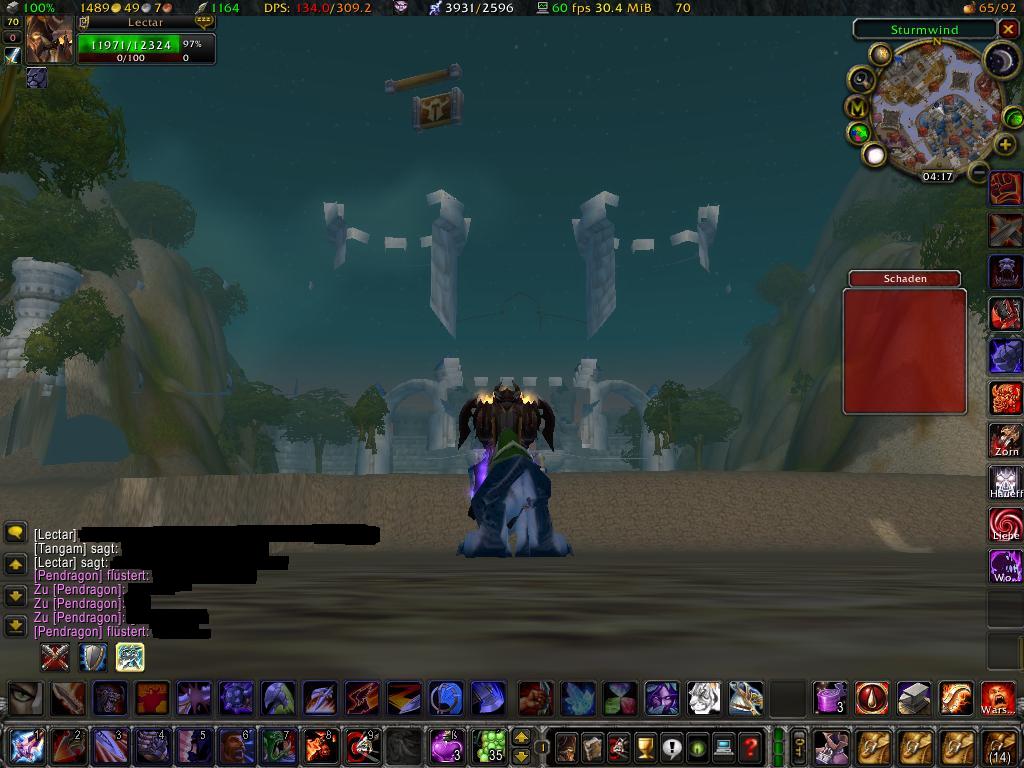This screenshot has width=1024, height=768.
Task: Use the Zorn ability in the side bar
Action: point(1005,440)
